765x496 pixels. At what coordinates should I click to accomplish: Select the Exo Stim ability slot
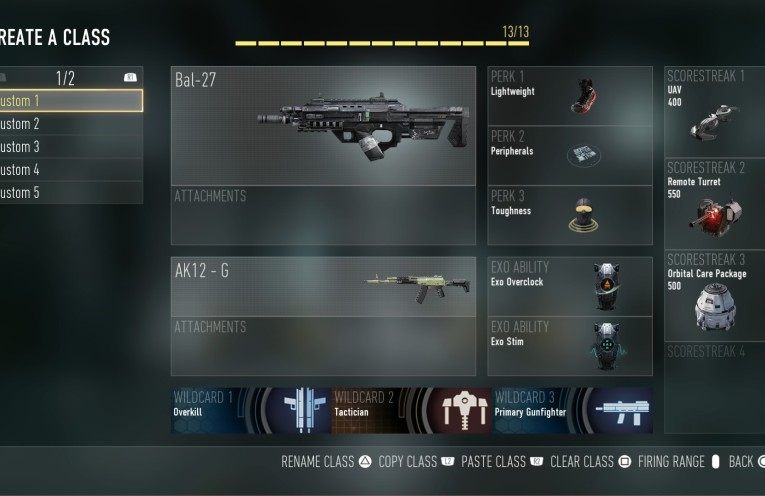coord(570,346)
